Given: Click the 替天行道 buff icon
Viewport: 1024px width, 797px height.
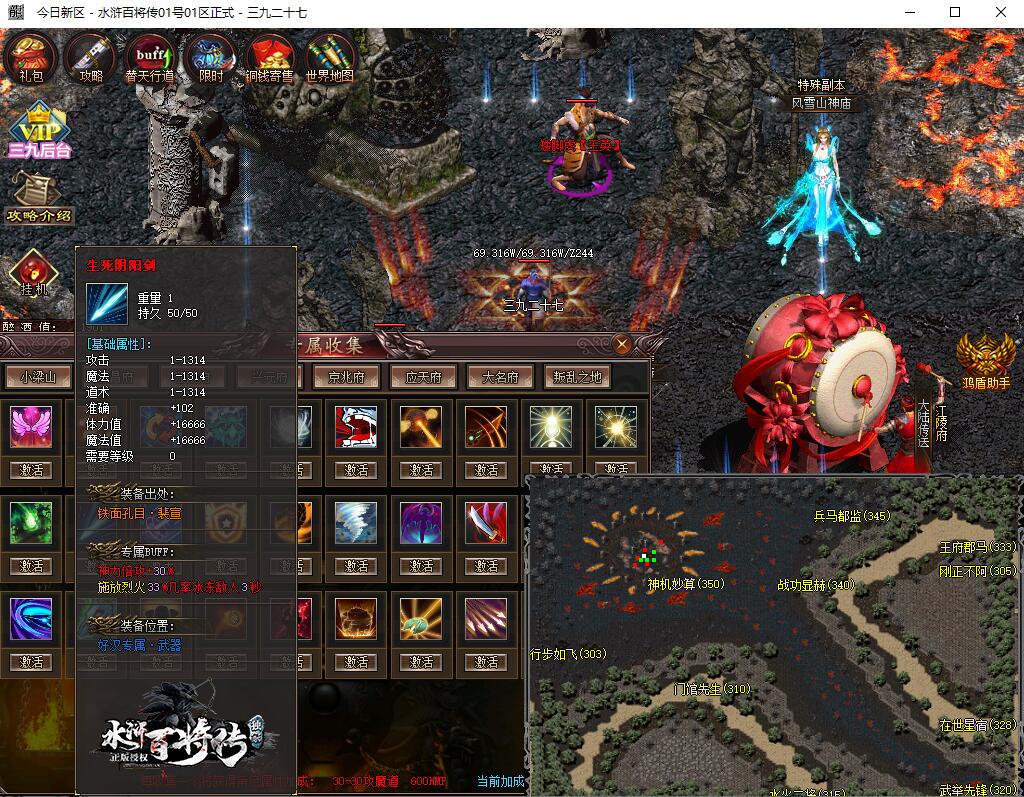Looking at the screenshot, I should (150, 56).
